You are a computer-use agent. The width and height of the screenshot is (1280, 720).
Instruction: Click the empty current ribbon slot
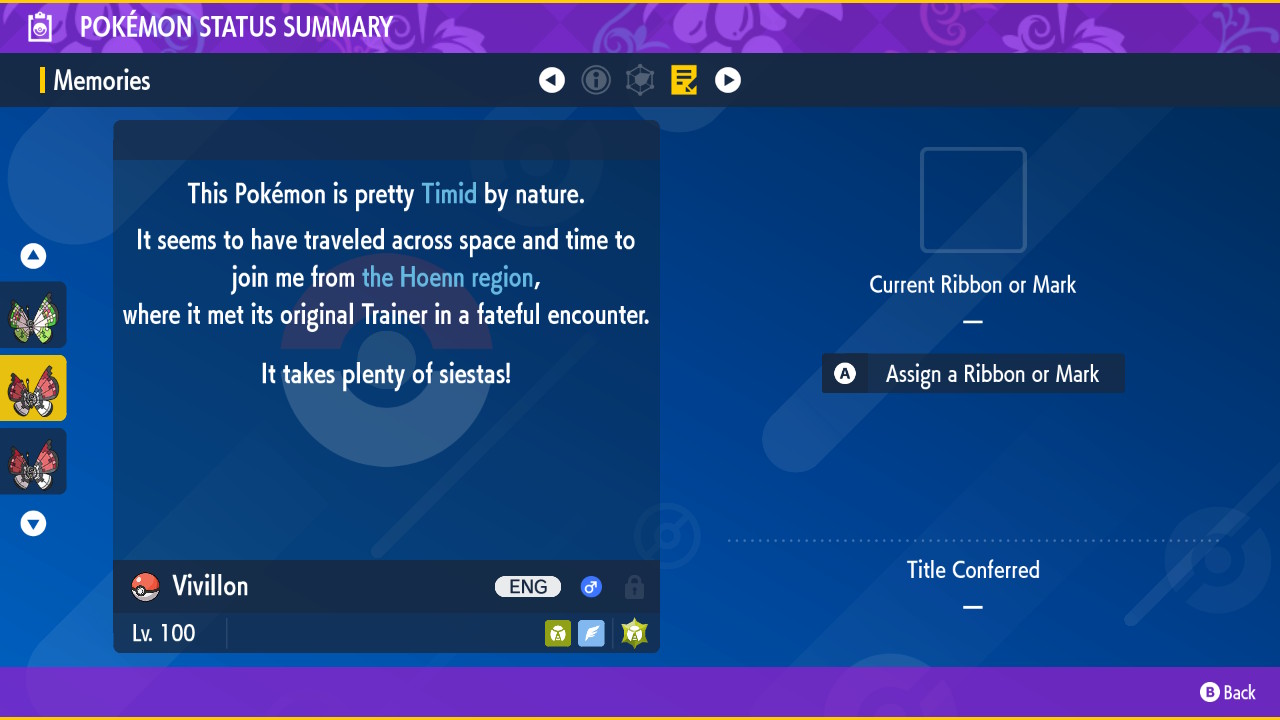click(x=973, y=200)
